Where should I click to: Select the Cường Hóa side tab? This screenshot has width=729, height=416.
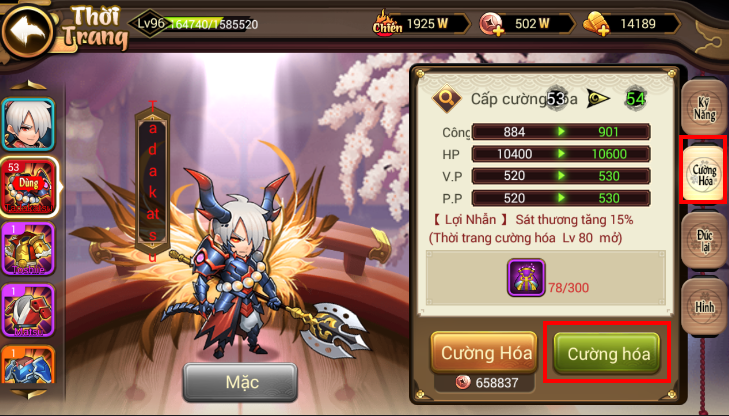(x=704, y=170)
